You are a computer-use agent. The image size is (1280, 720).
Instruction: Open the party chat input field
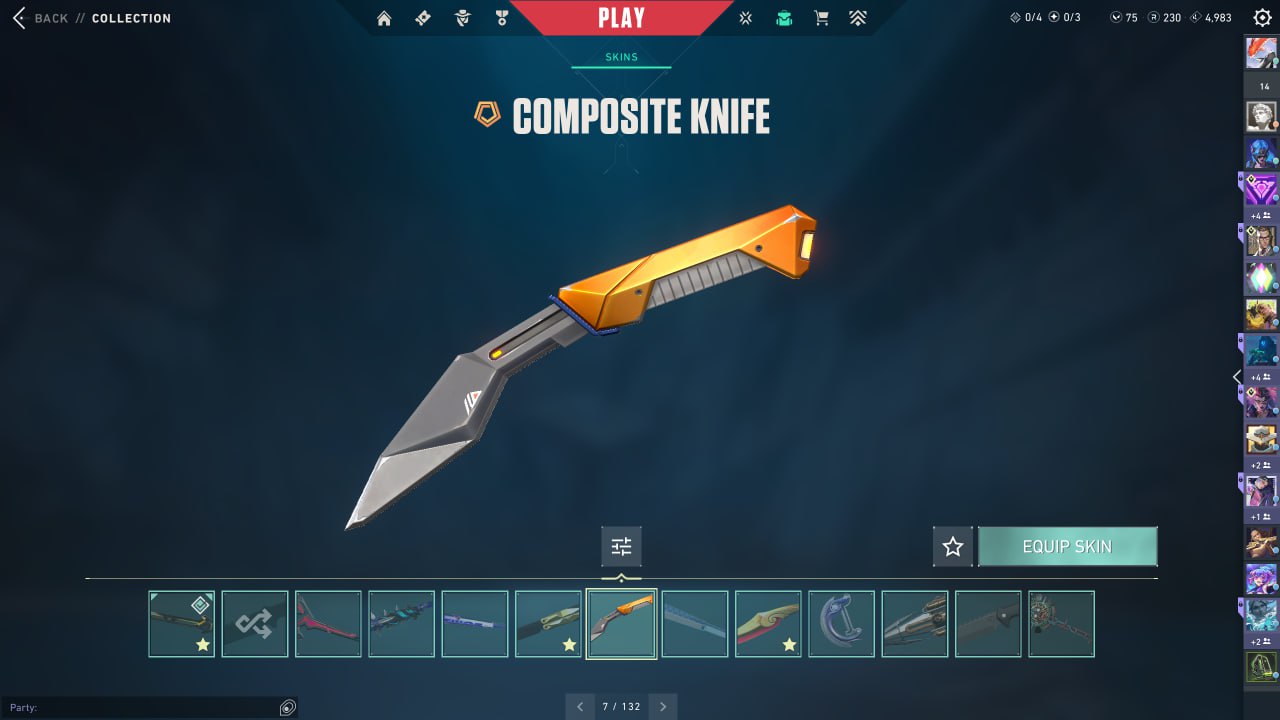(140, 708)
